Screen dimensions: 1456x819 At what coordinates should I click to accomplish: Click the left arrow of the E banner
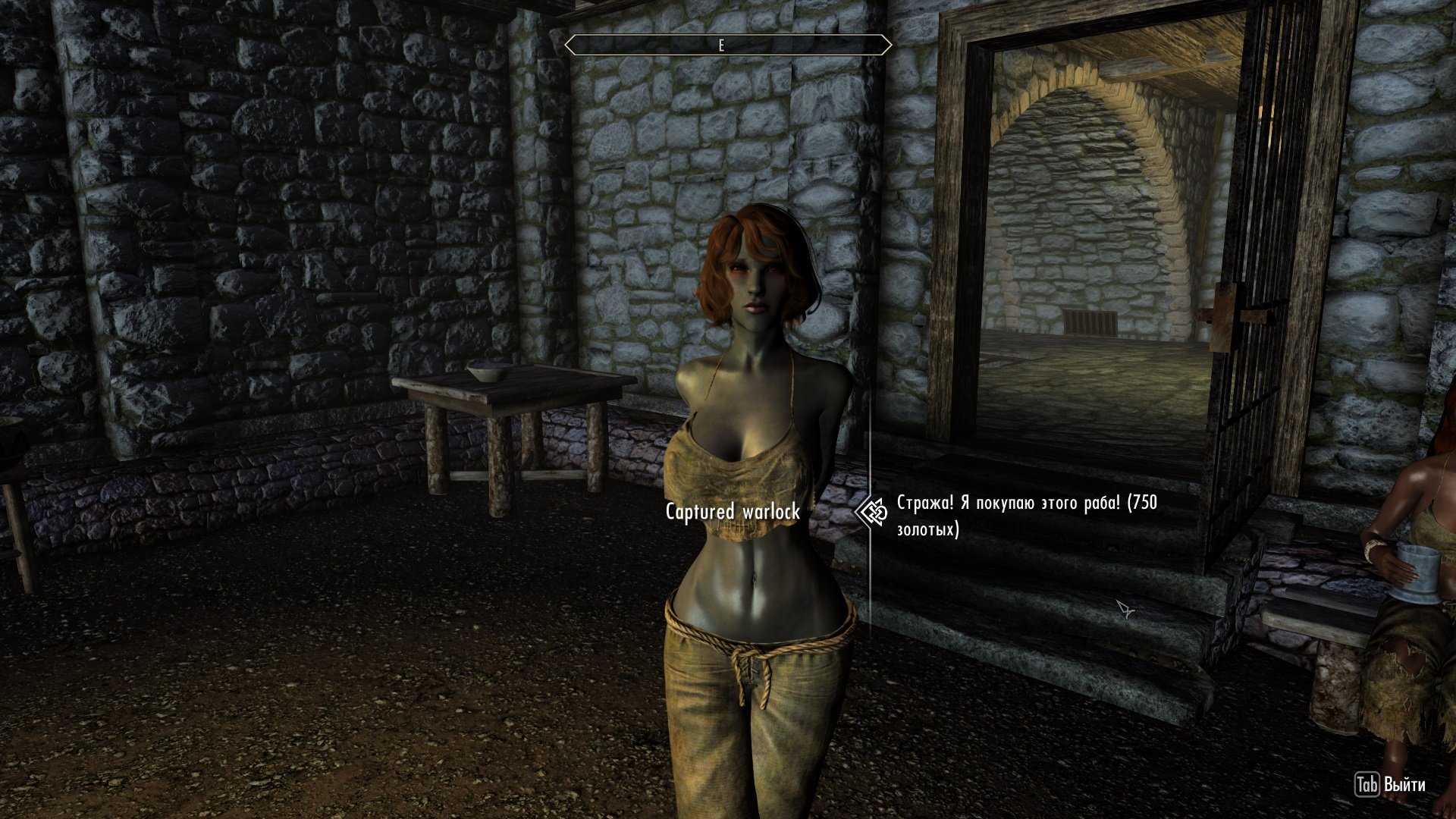click(569, 44)
